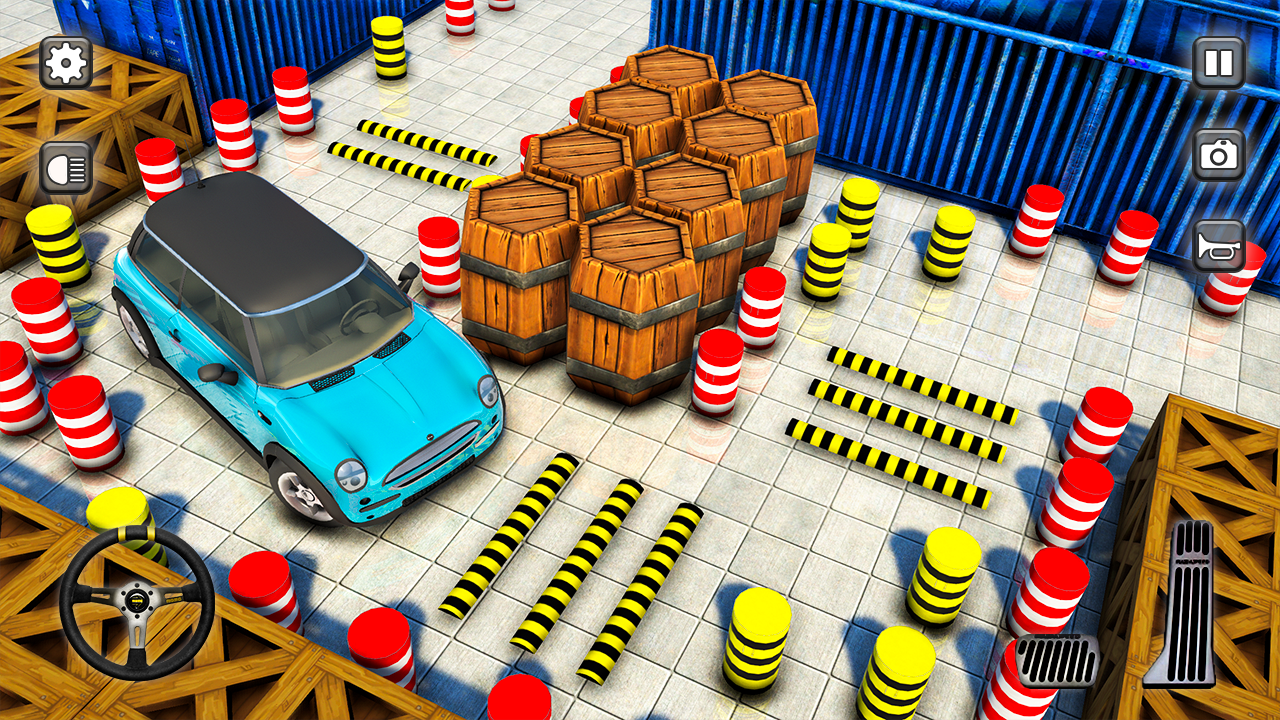Open the settings gear menu
Viewport: 1280px width, 720px height.
point(64,62)
